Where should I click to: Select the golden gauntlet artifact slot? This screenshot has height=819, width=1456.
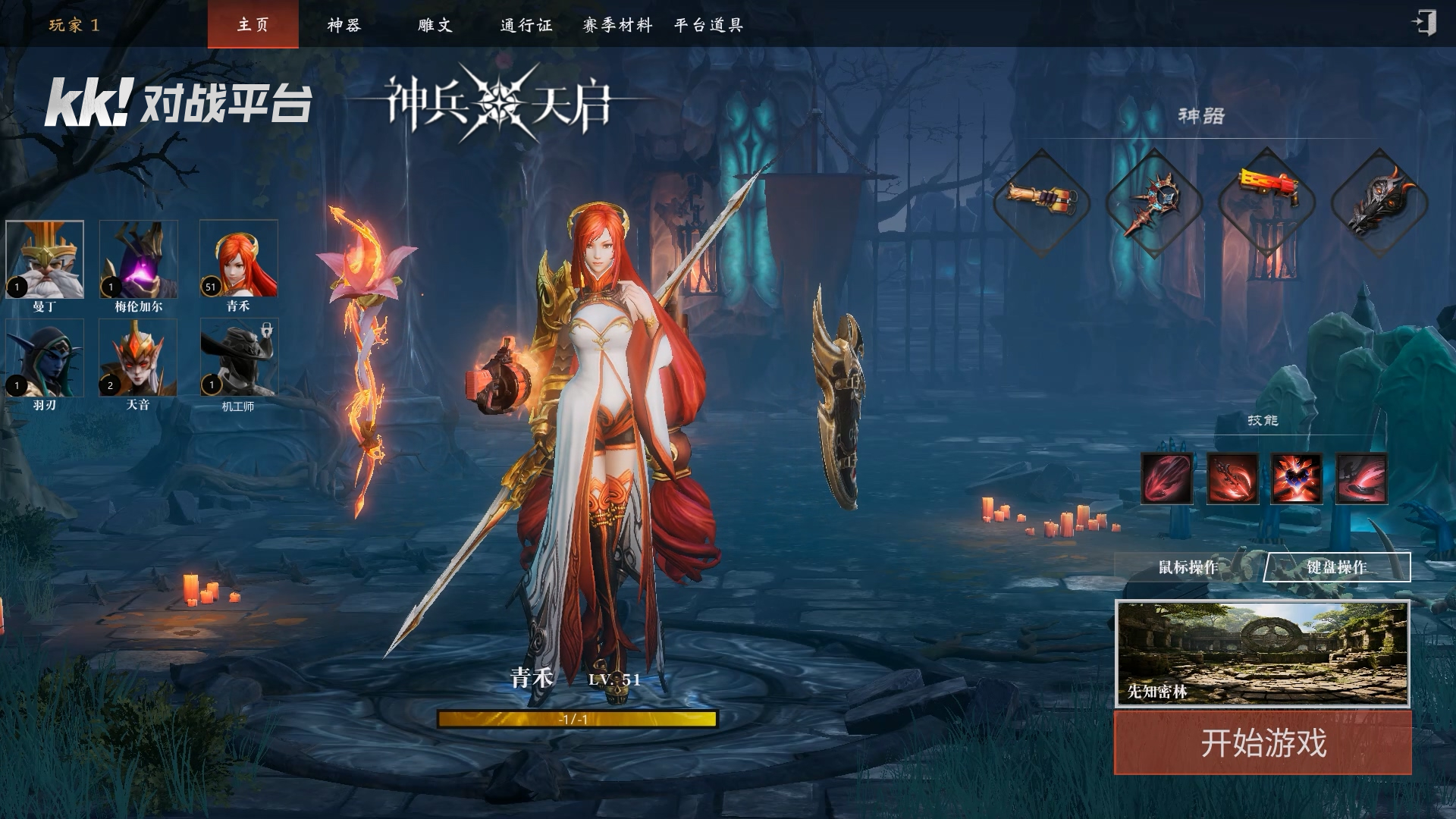[x=1042, y=202]
